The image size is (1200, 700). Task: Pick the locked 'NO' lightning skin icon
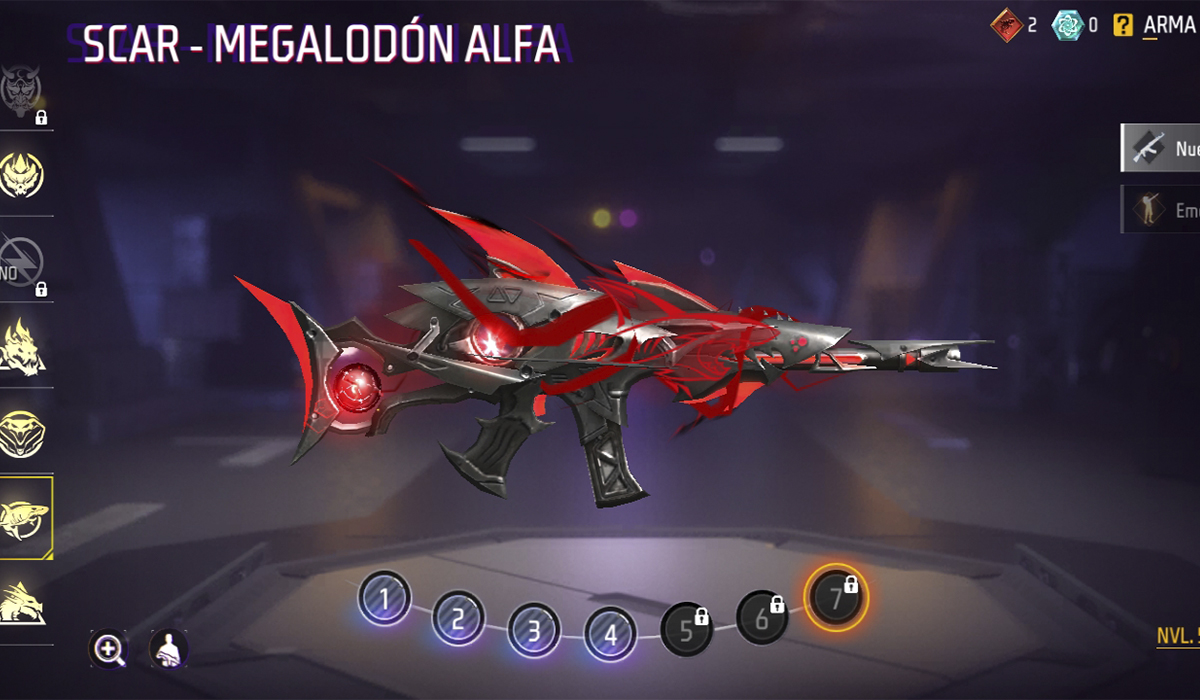tap(25, 262)
